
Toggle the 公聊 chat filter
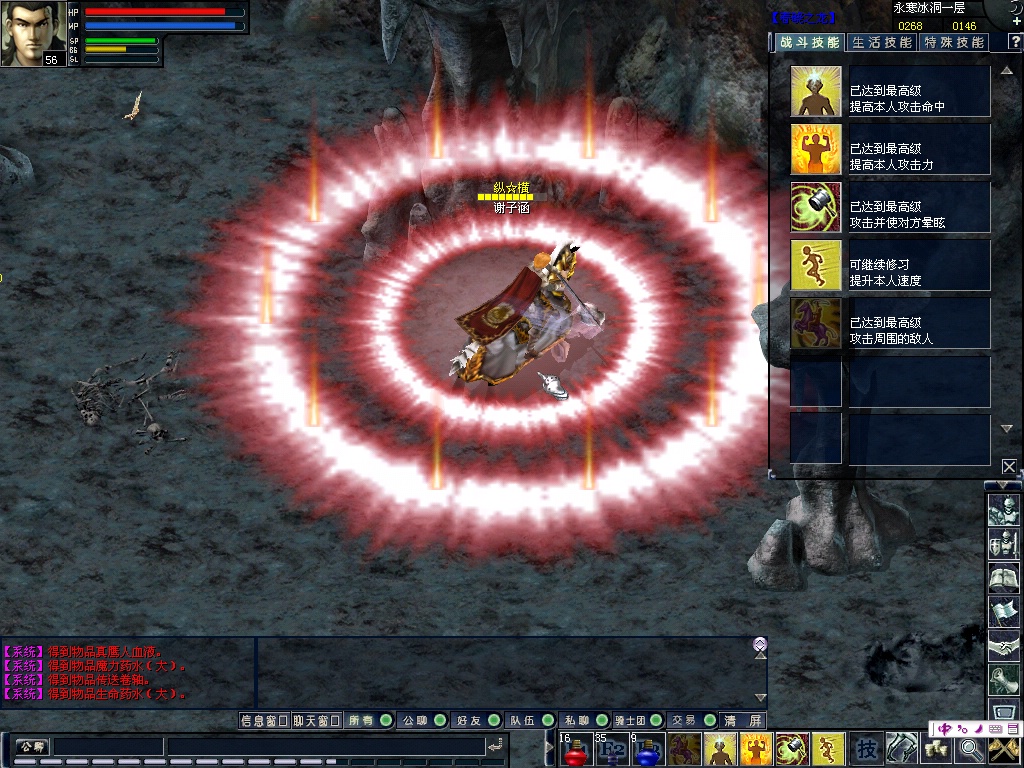coord(420,720)
